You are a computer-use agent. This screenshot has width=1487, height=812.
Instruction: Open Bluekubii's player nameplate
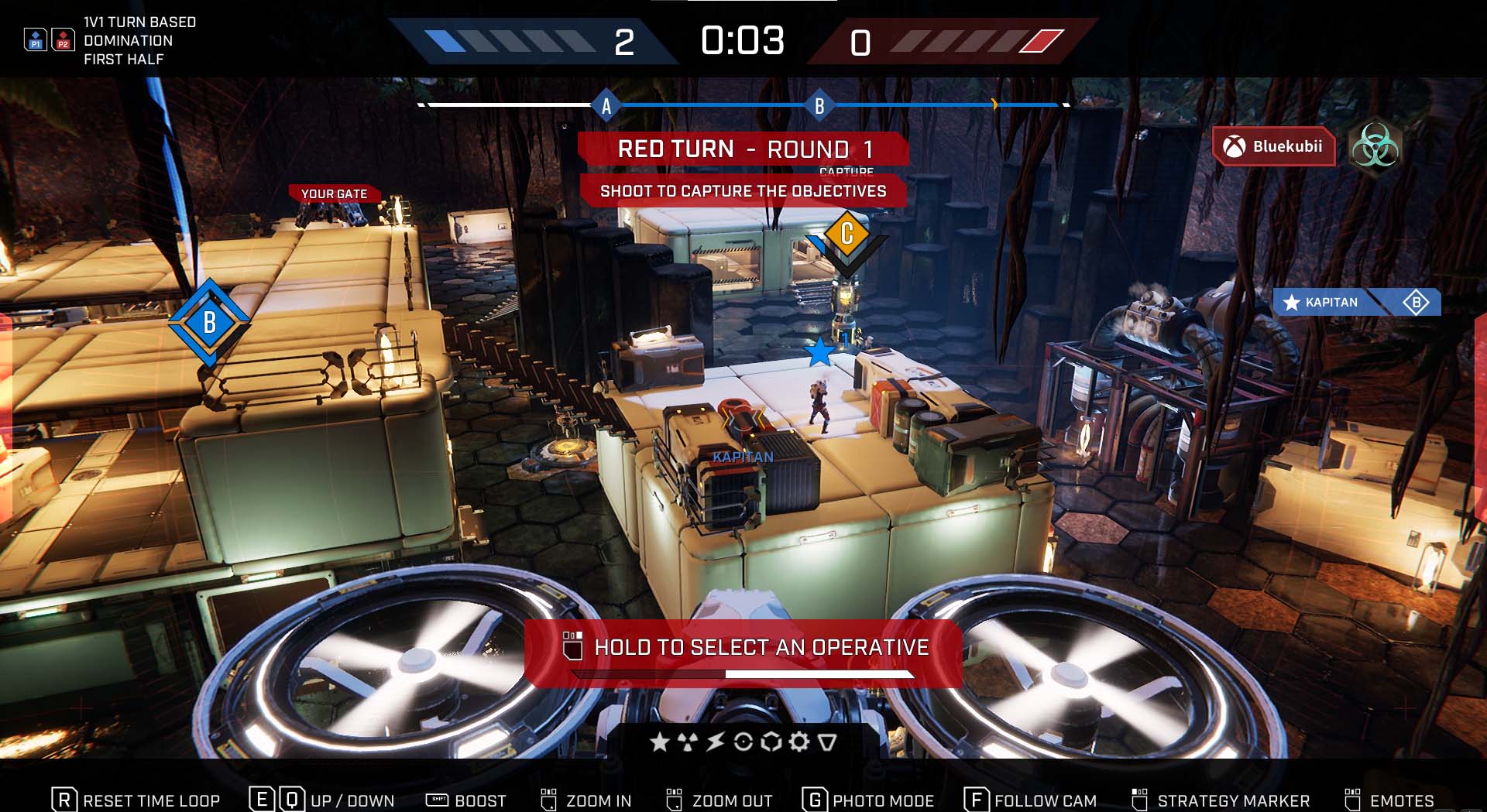[1274, 146]
